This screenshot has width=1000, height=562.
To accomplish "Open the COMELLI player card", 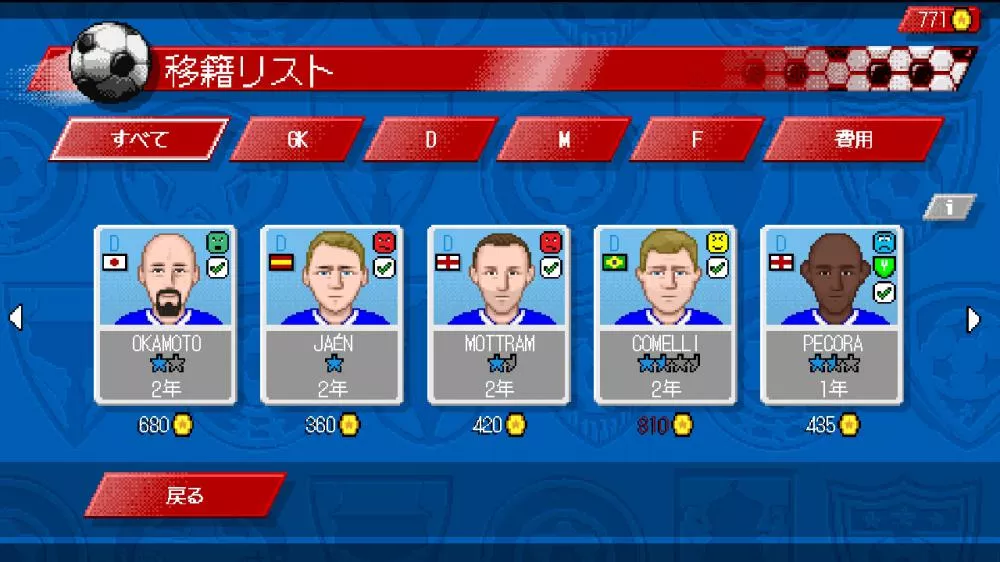I will [665, 314].
